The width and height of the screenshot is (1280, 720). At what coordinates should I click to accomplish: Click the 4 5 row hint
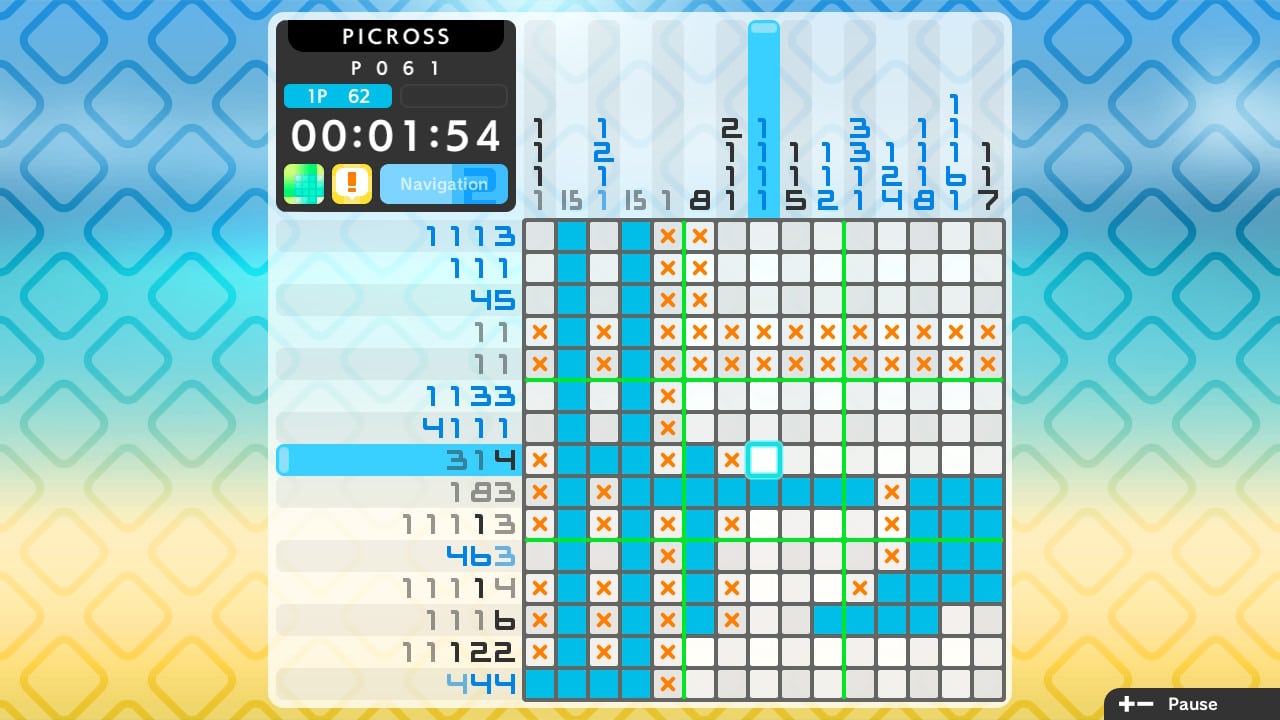click(490, 299)
